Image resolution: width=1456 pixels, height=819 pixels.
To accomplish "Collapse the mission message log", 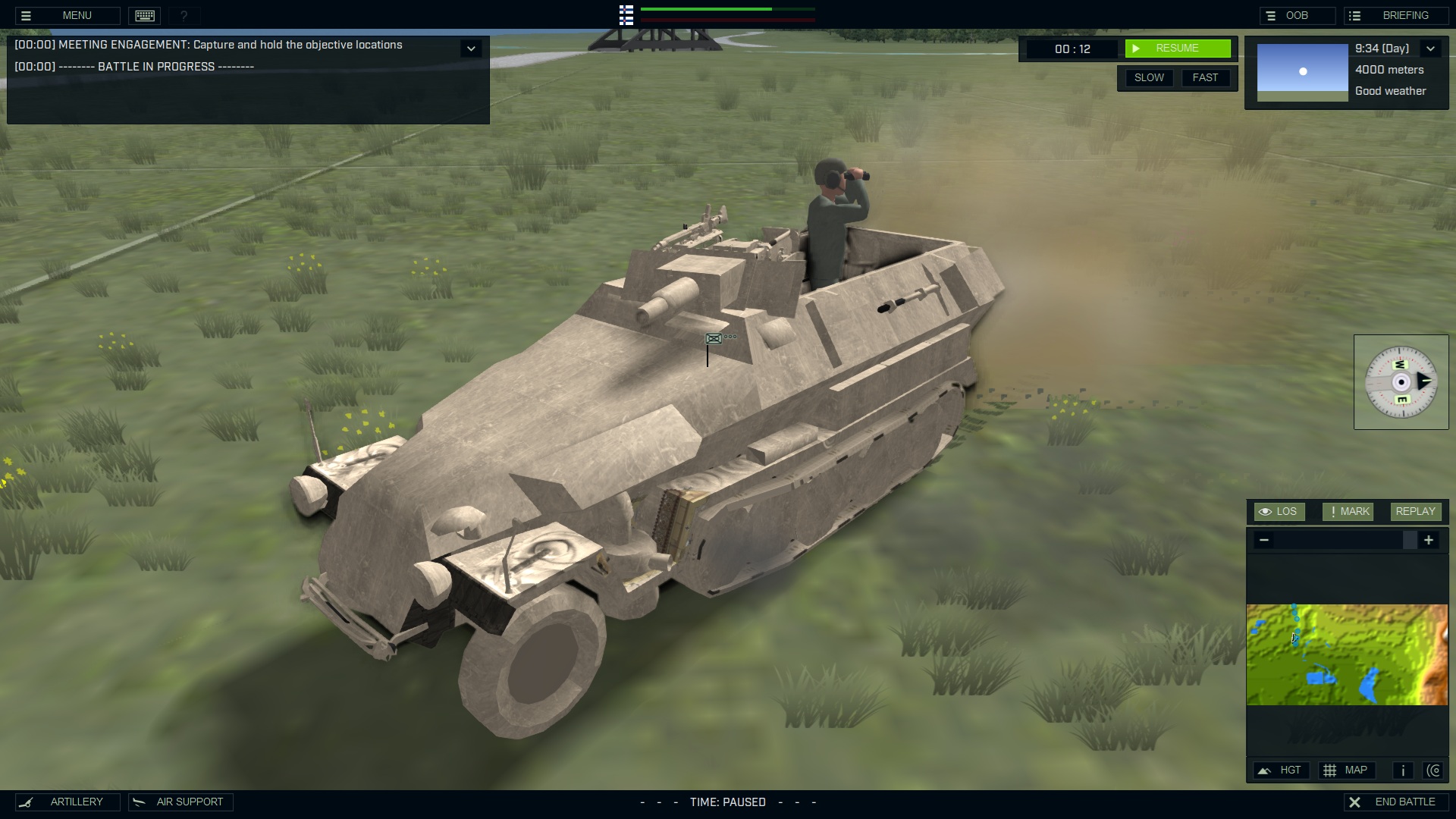I will [472, 48].
